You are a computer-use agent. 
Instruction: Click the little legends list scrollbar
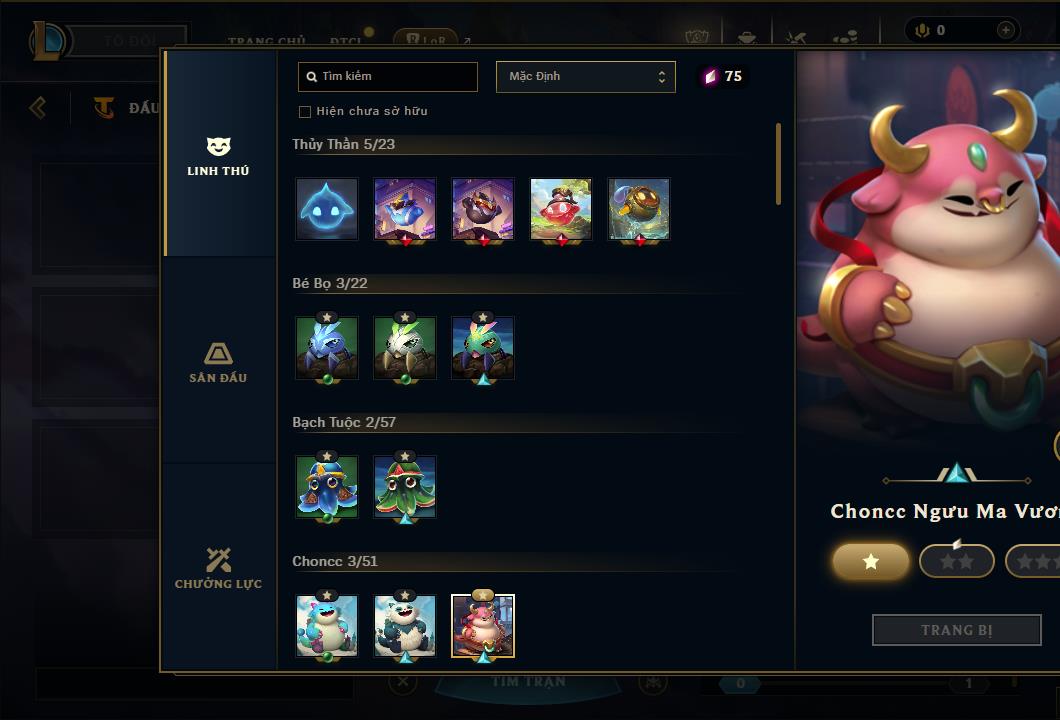point(778,165)
